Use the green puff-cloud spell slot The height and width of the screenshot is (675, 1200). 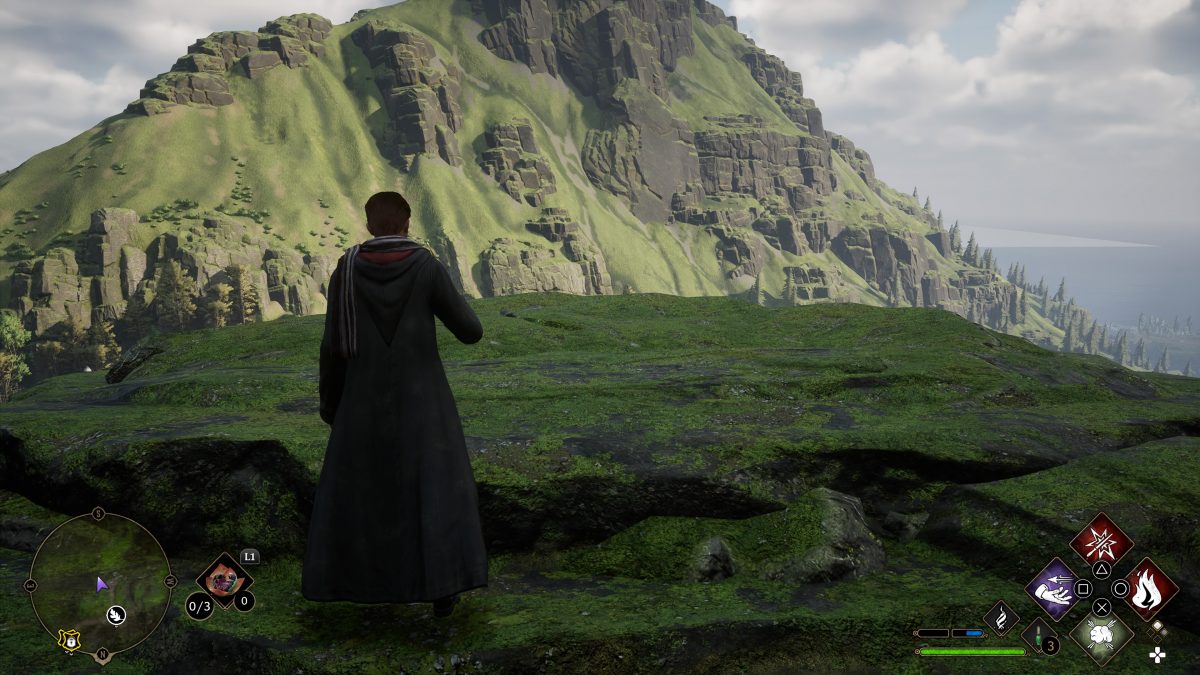coord(1101,634)
